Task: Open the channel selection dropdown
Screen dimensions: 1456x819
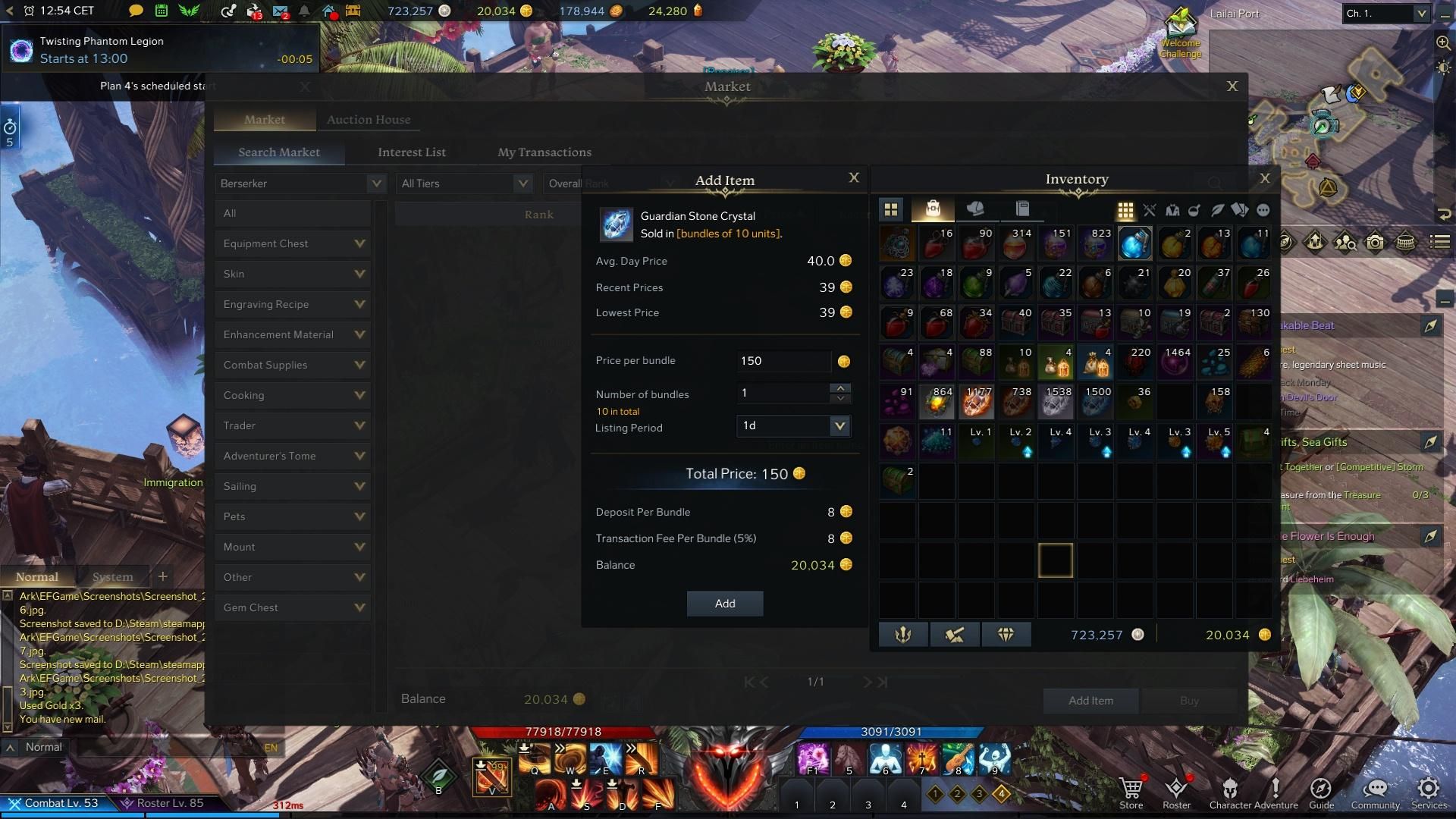Action: pos(1386,14)
